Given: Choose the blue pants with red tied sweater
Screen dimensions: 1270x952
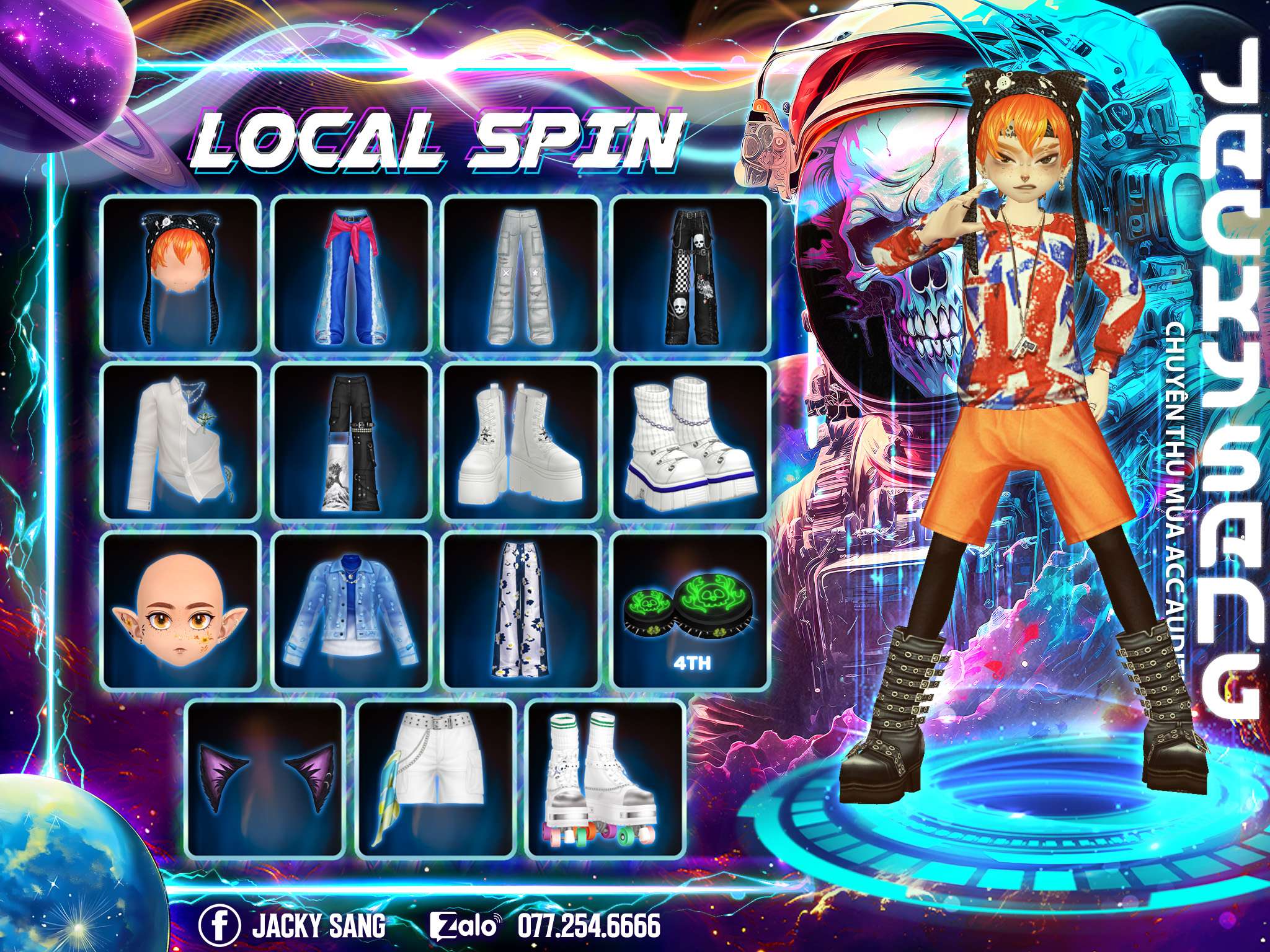Looking at the screenshot, I should (352, 274).
